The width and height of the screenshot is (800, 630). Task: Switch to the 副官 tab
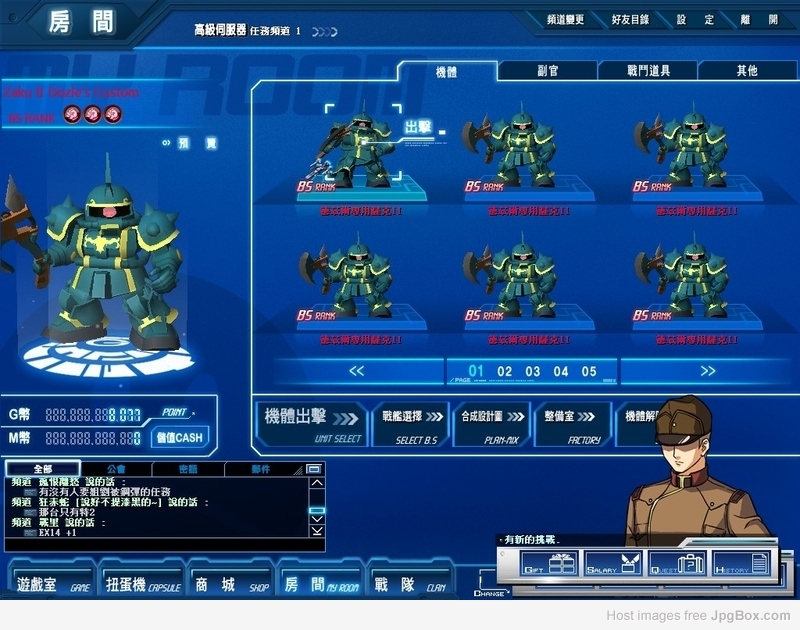pos(547,71)
